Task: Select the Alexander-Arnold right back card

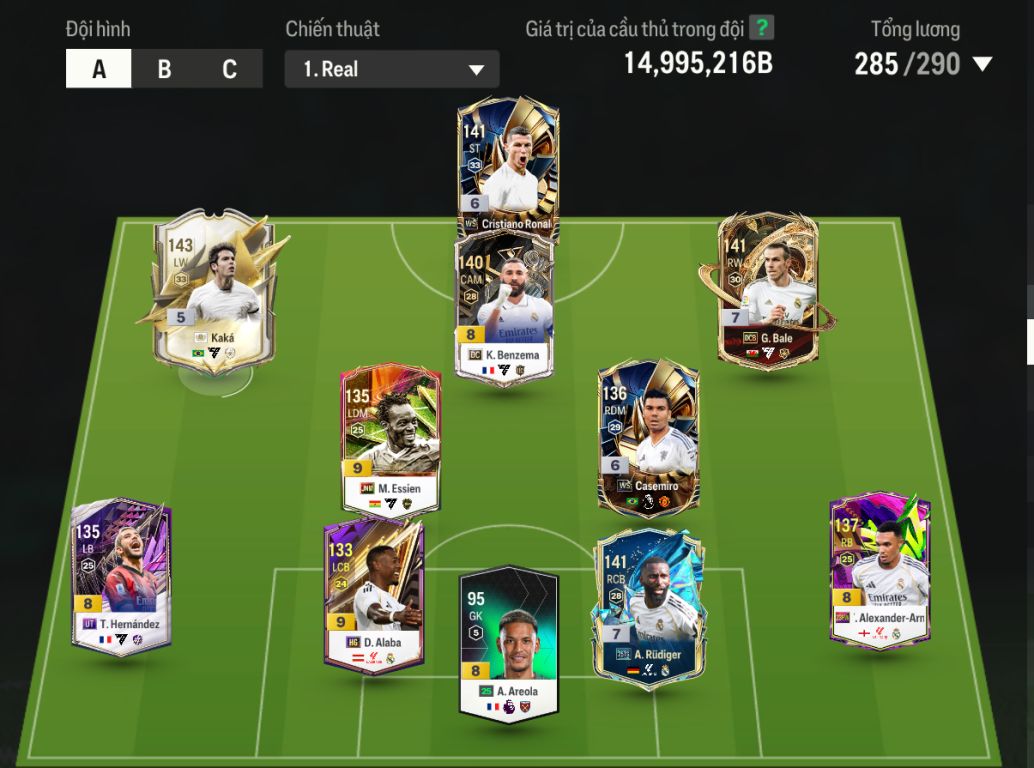Action: pyautogui.click(x=880, y=570)
